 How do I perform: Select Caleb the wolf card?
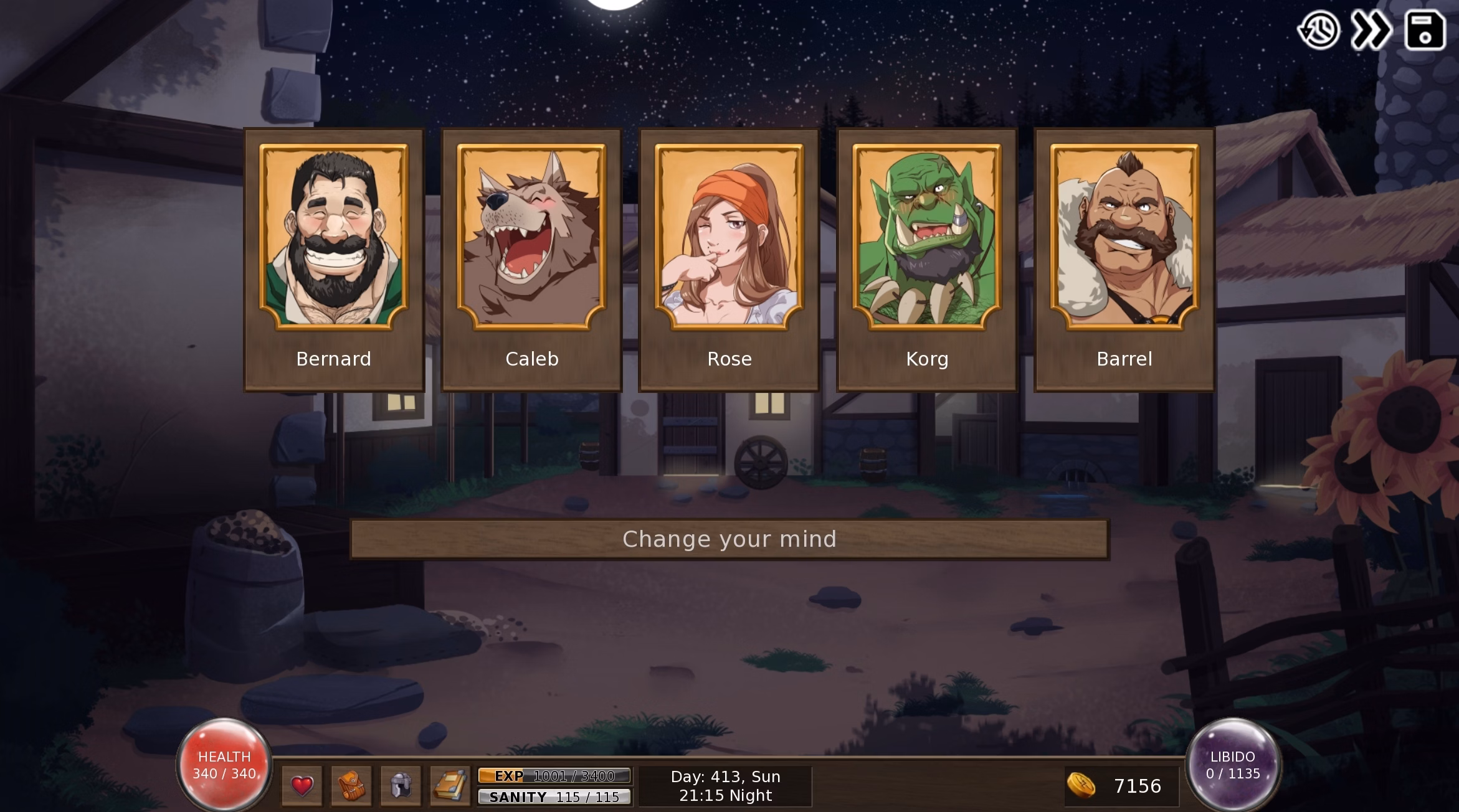point(531,260)
